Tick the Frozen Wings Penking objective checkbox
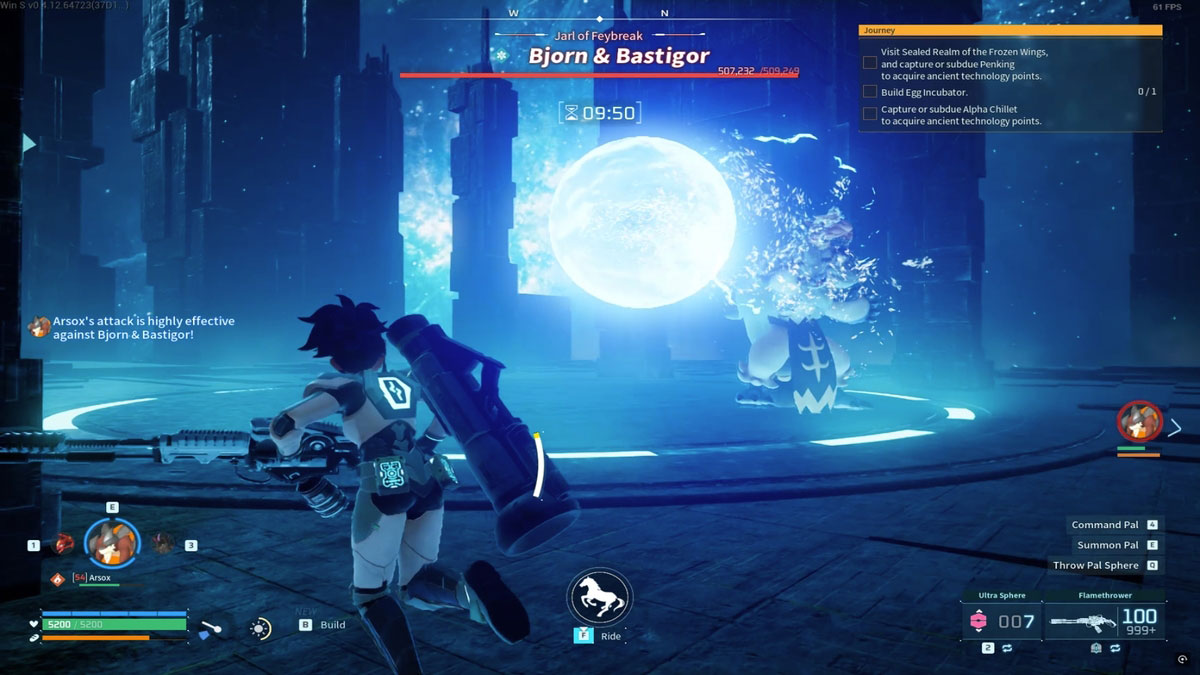 [870, 63]
